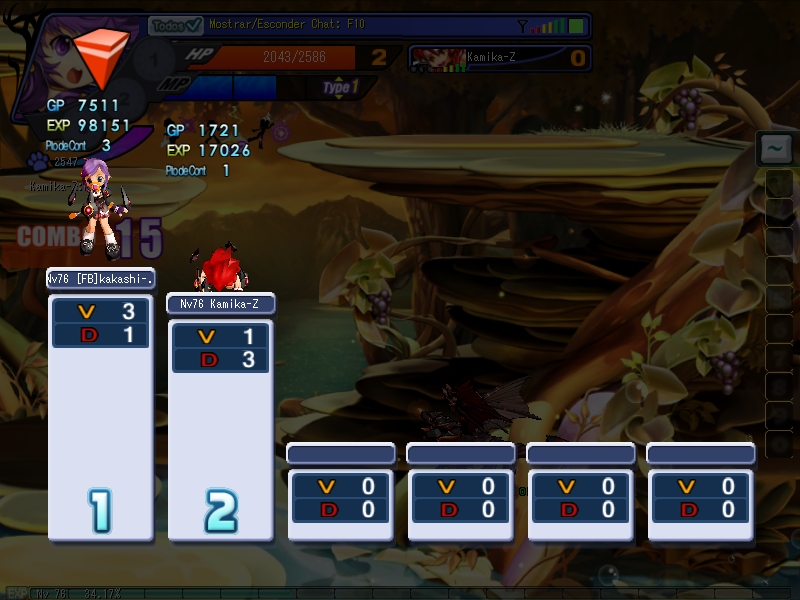Click the green connection status square

coord(577,26)
